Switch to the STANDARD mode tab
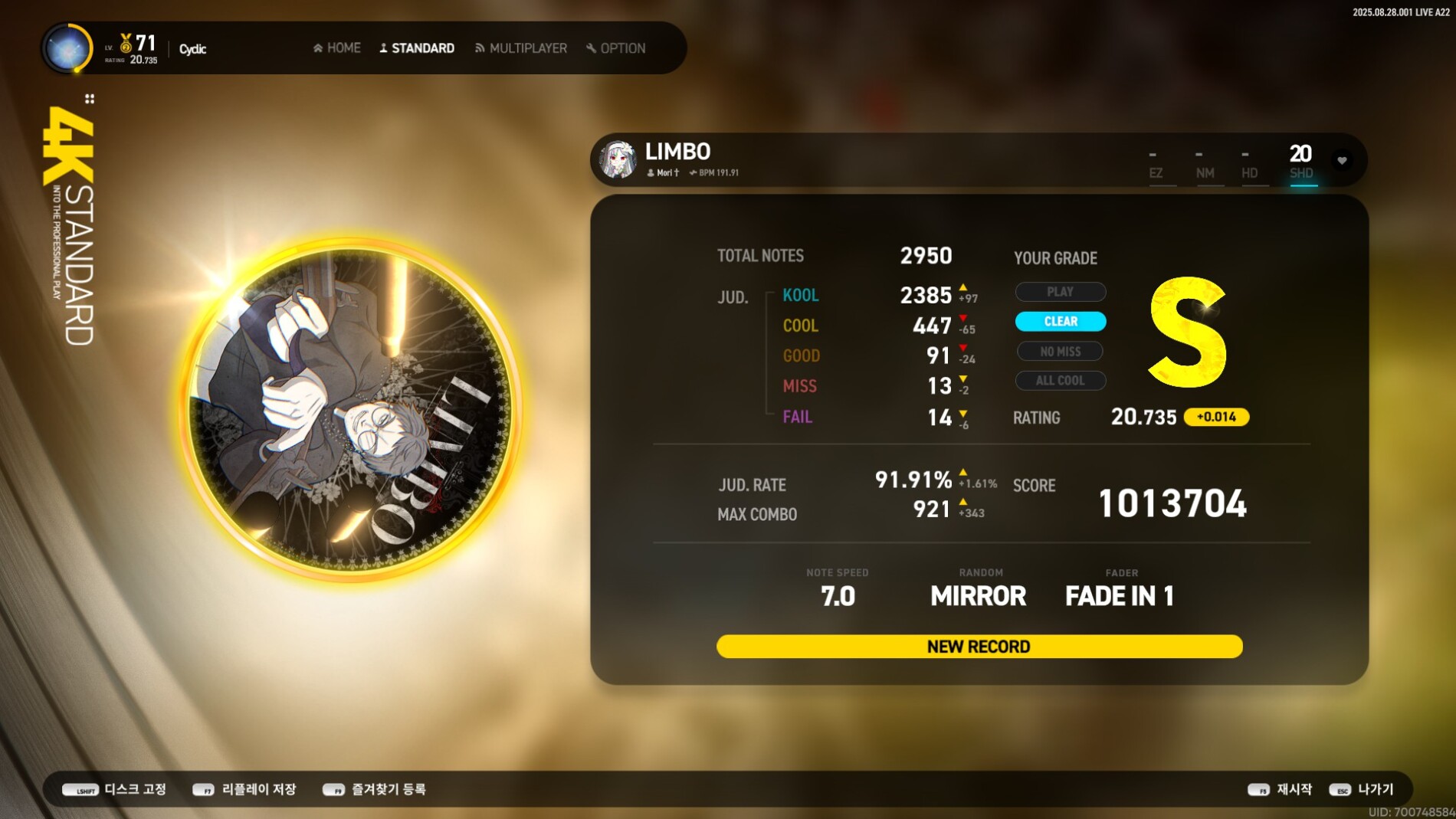This screenshot has height=819, width=1456. coord(417,48)
